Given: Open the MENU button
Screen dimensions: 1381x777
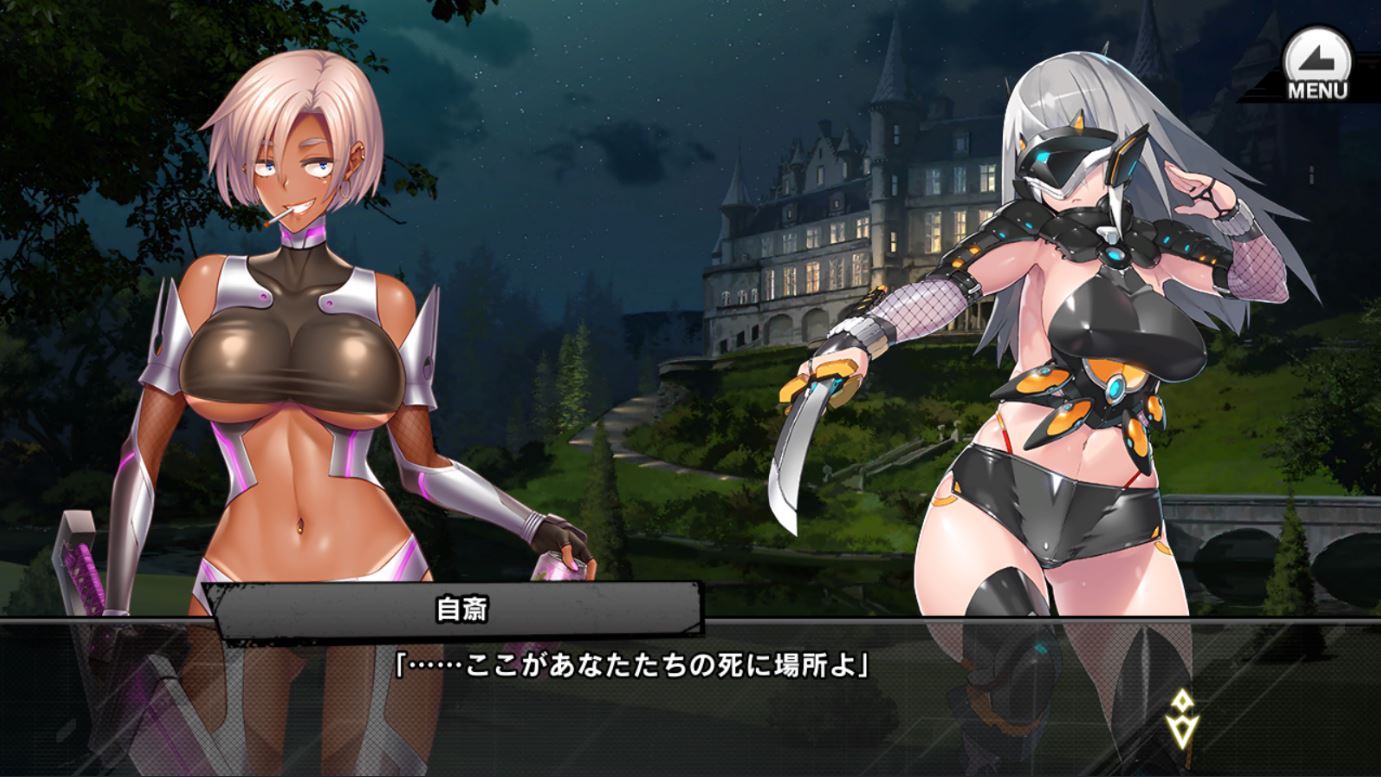Looking at the screenshot, I should coord(1316,64).
